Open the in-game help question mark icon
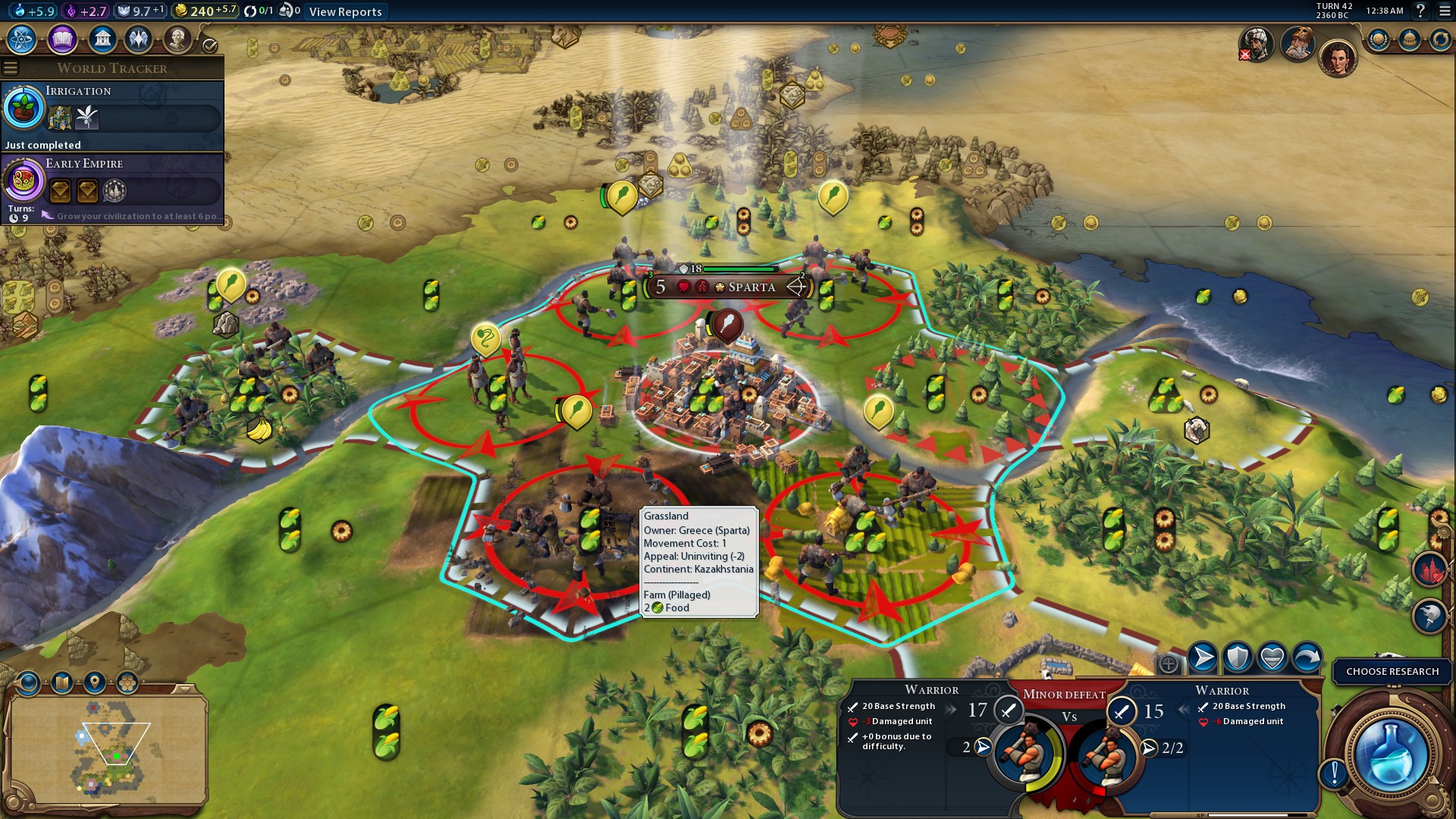Image resolution: width=1456 pixels, height=819 pixels. click(x=1420, y=11)
